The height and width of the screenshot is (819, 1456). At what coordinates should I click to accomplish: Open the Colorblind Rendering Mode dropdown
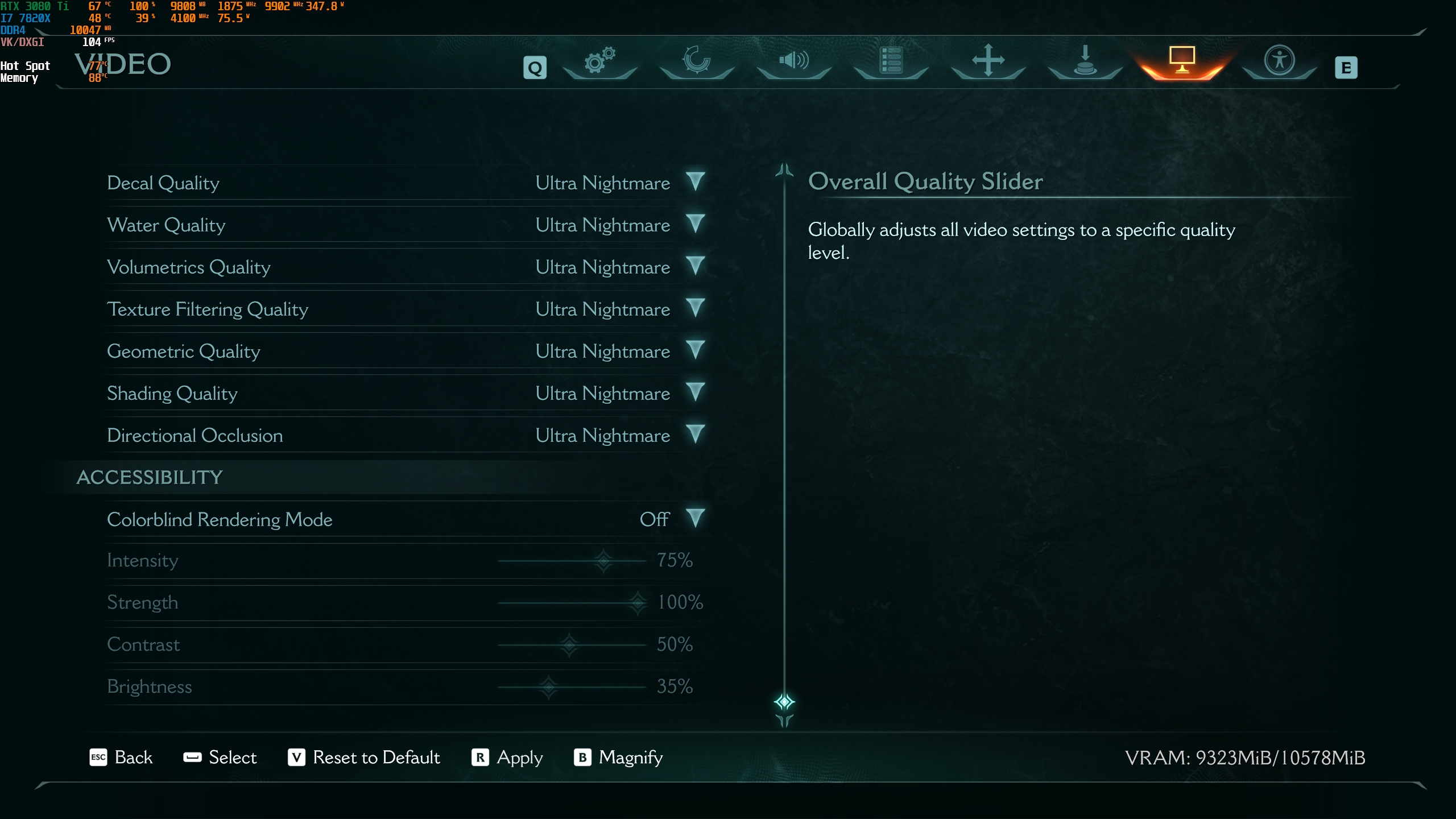pos(695,519)
